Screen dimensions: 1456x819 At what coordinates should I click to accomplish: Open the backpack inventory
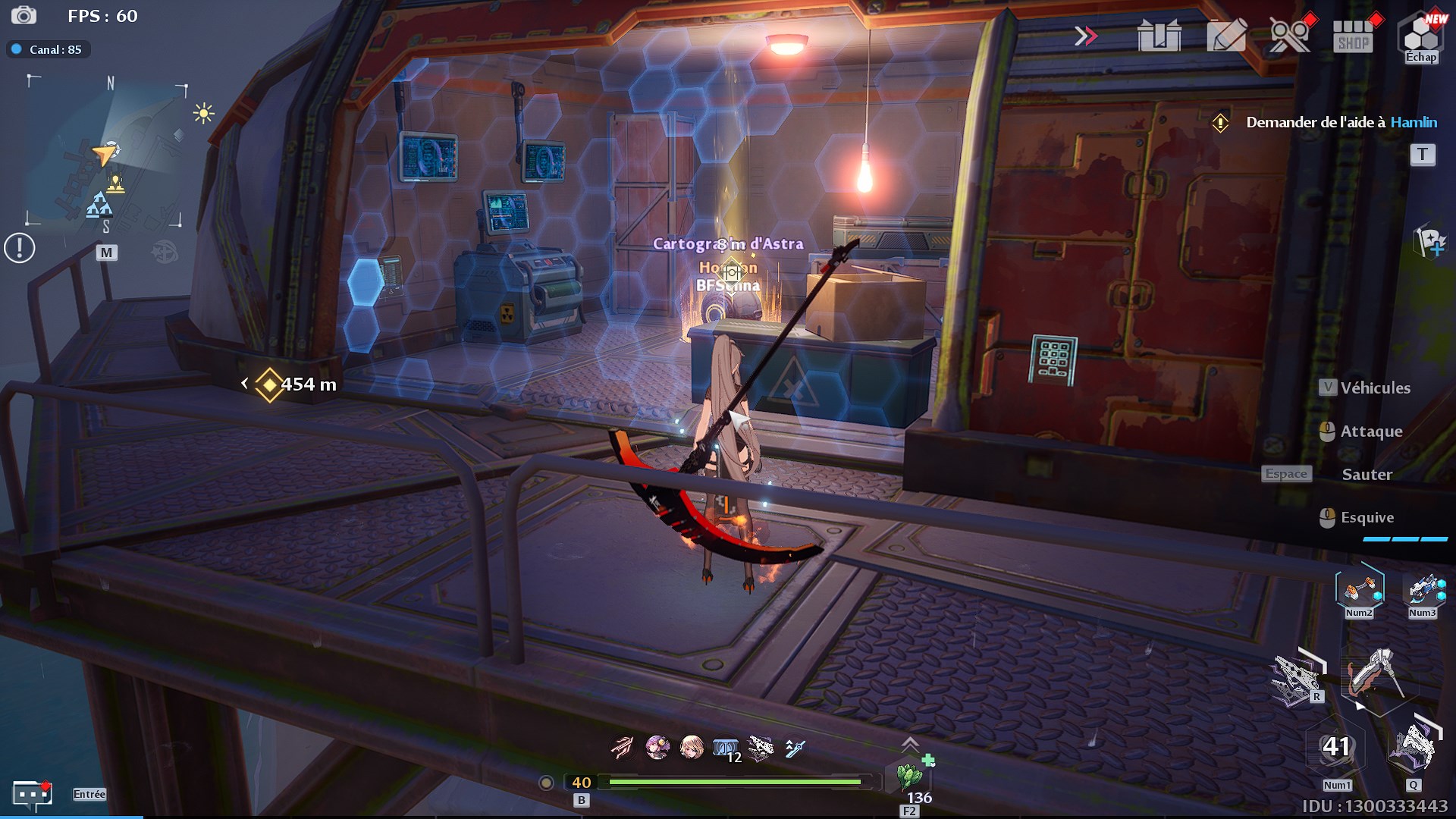point(1159,36)
